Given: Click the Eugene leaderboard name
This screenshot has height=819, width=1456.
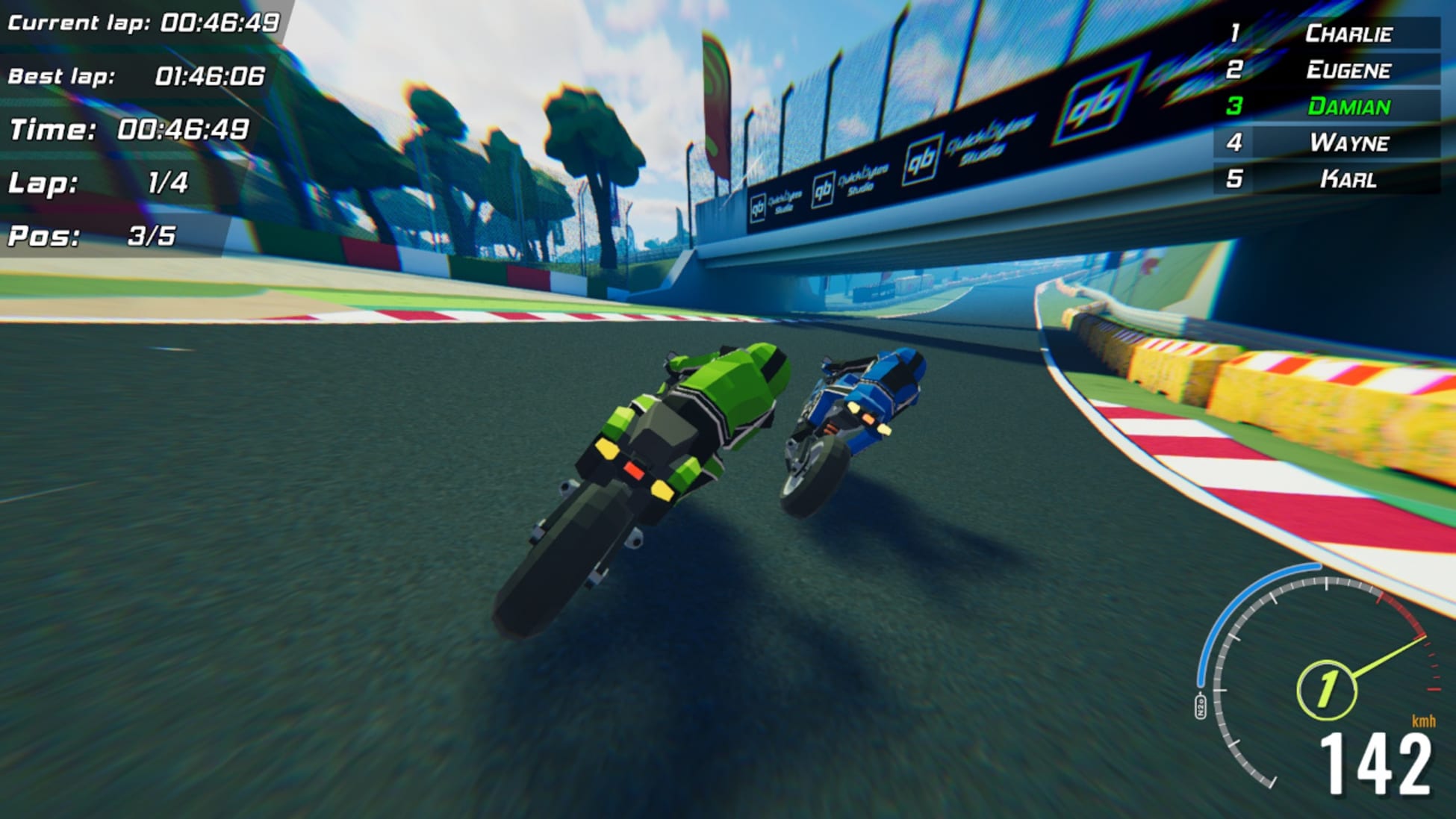Looking at the screenshot, I should [1348, 71].
